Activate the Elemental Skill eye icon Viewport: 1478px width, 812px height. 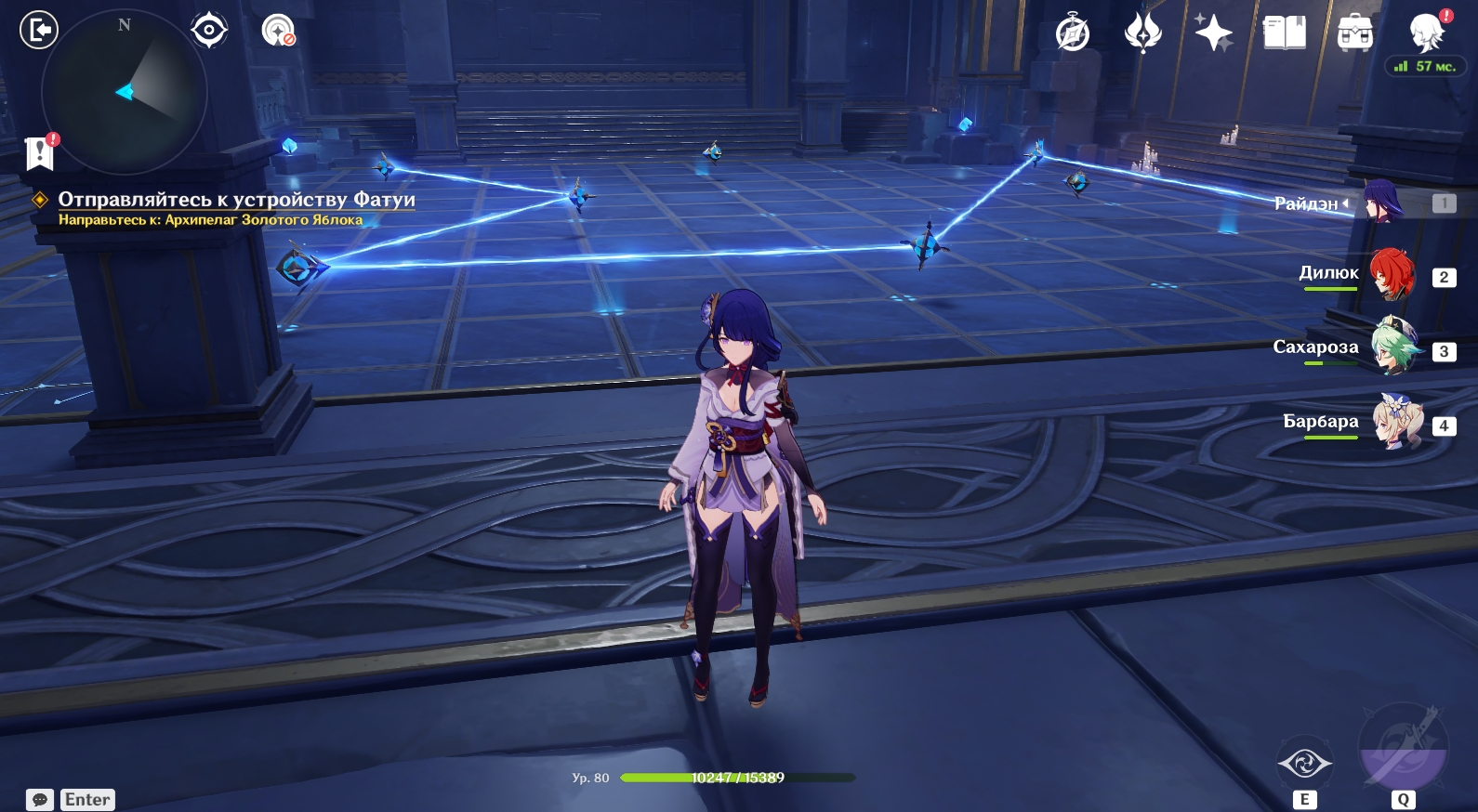tap(1305, 764)
